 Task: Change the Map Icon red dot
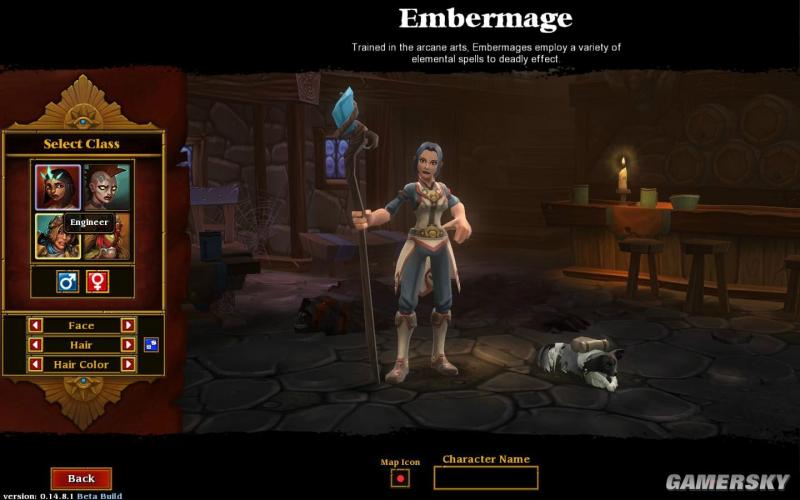(x=400, y=478)
